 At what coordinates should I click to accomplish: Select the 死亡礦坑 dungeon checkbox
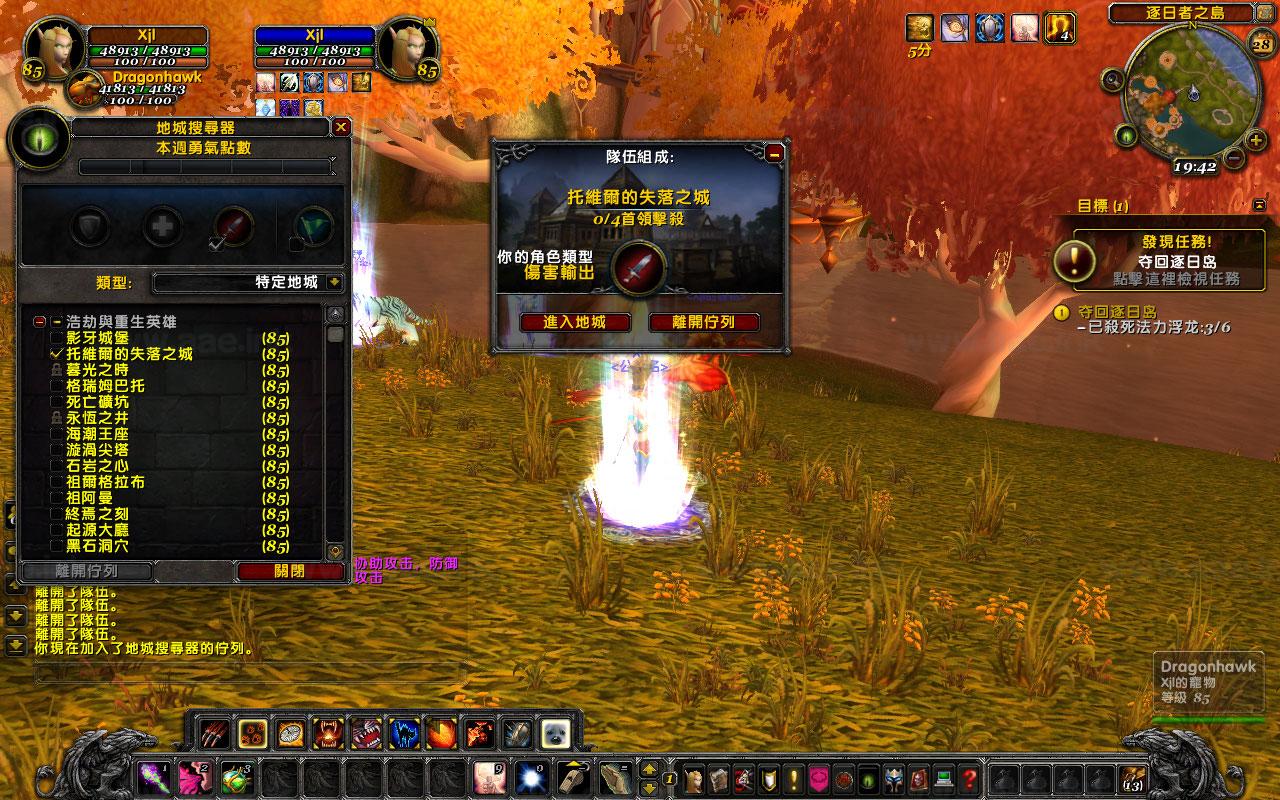tap(57, 402)
